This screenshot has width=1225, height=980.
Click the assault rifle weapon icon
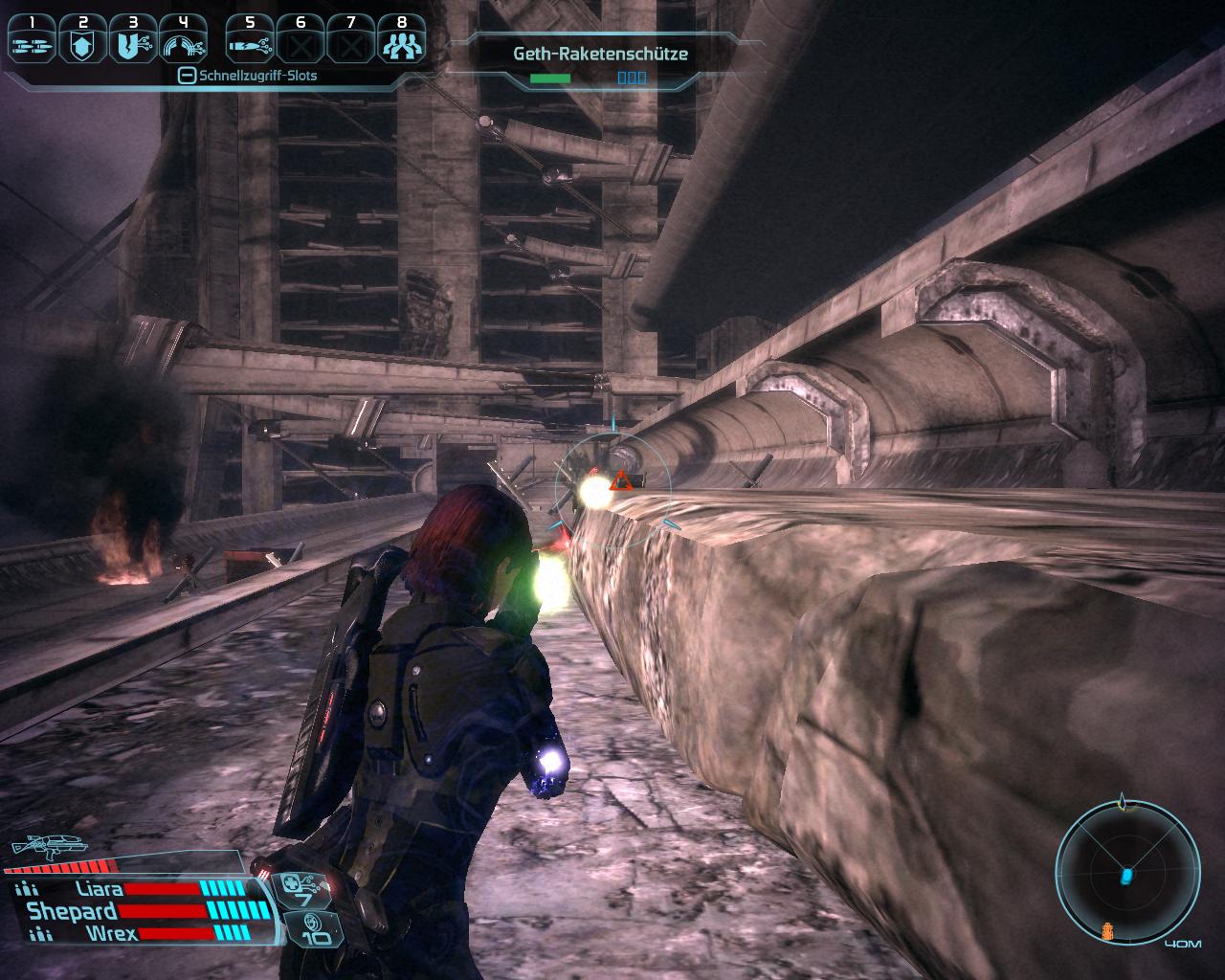pyautogui.click(x=48, y=847)
